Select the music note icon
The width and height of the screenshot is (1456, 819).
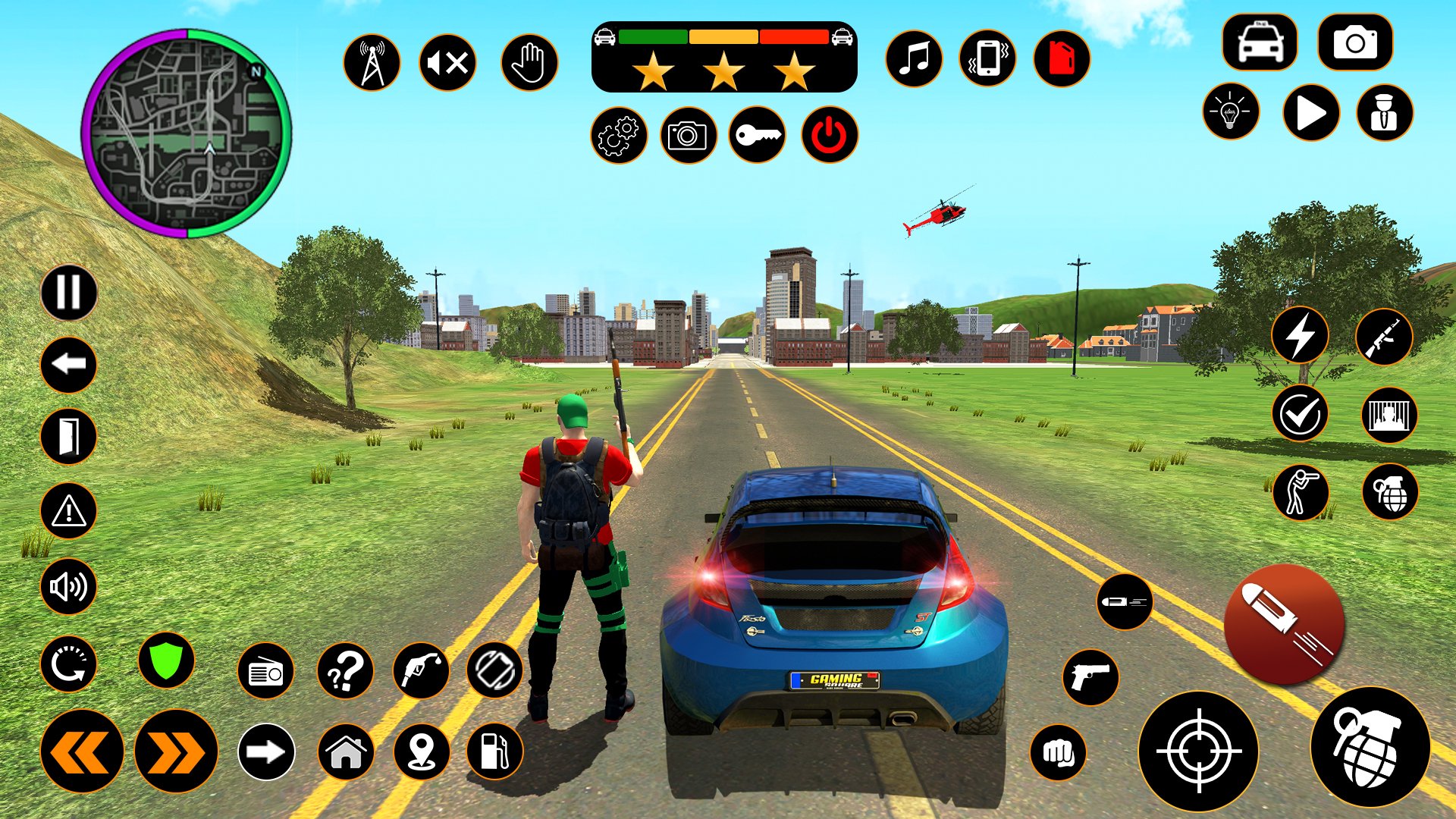point(914,59)
